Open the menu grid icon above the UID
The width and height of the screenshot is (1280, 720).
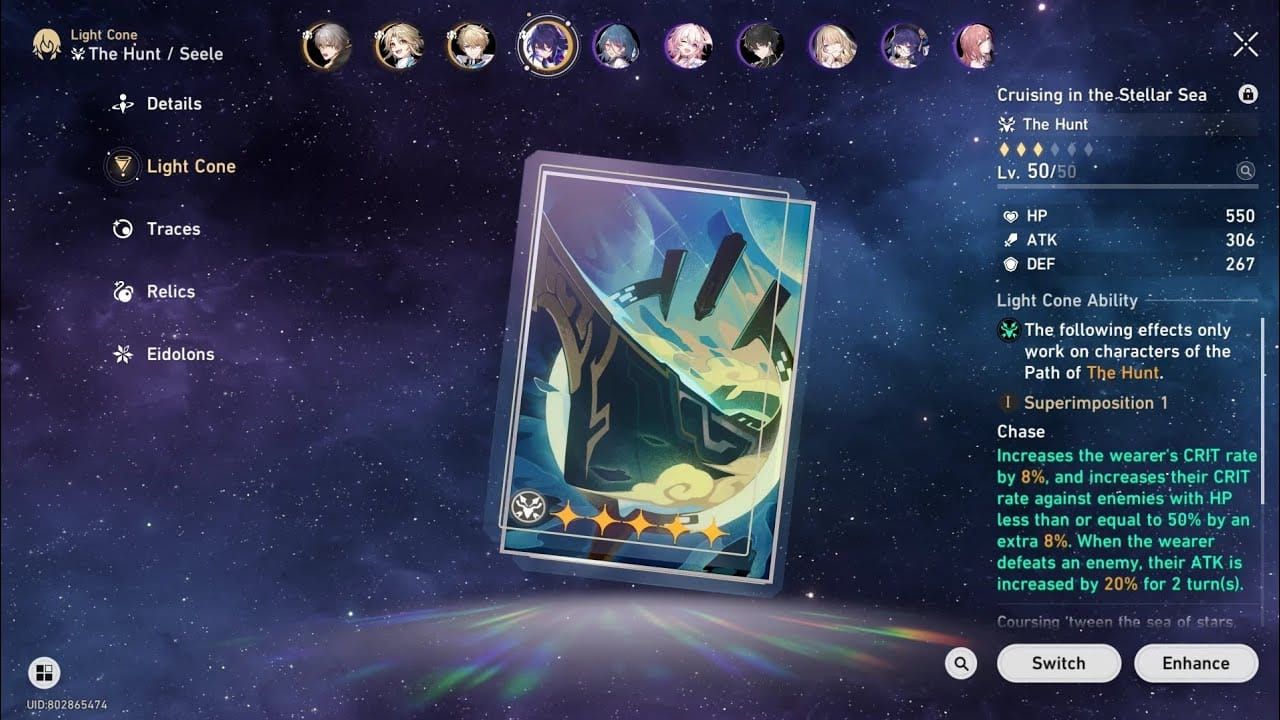[x=44, y=673]
